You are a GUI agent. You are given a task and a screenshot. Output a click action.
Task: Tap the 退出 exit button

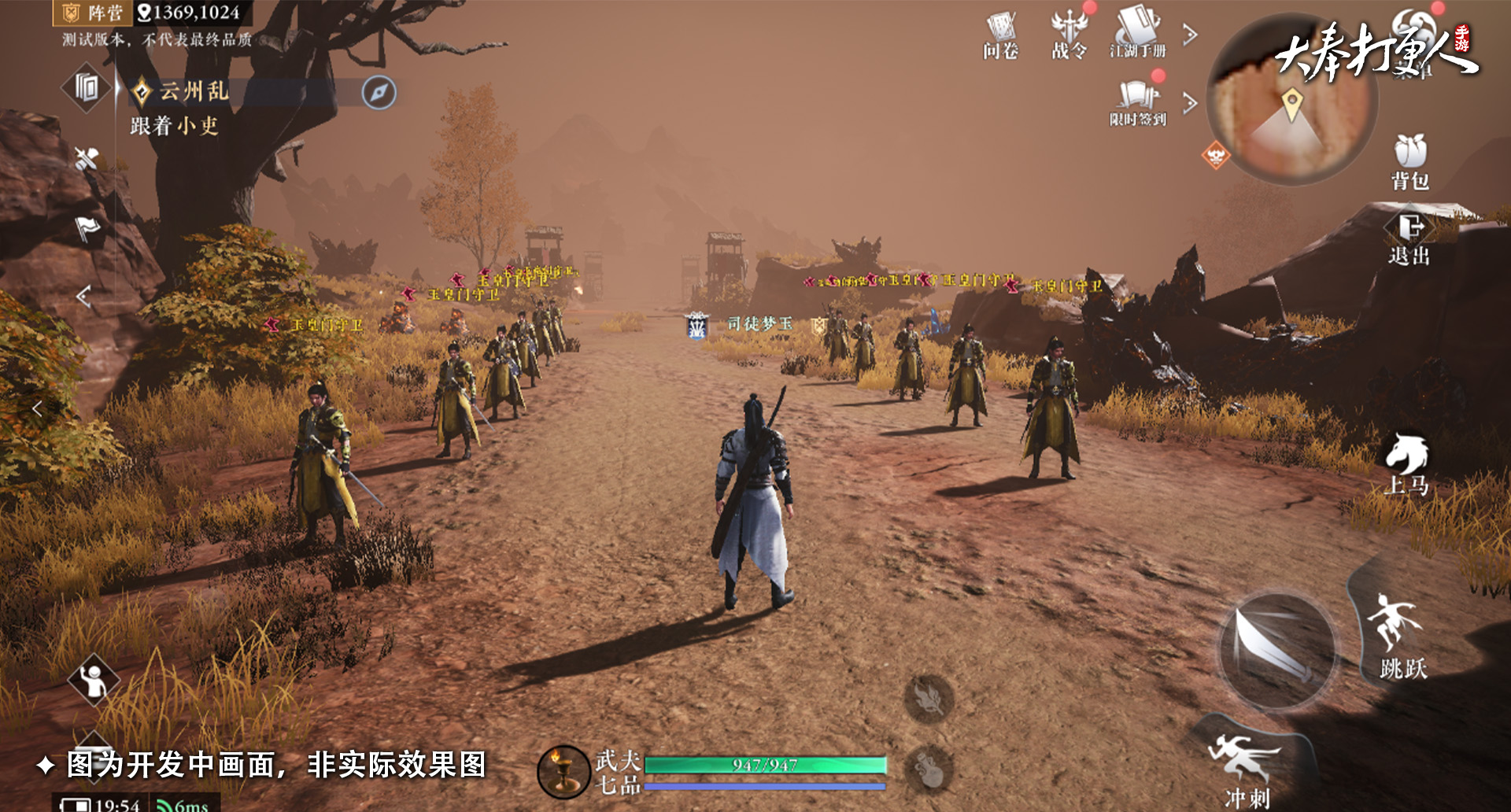click(x=1409, y=239)
